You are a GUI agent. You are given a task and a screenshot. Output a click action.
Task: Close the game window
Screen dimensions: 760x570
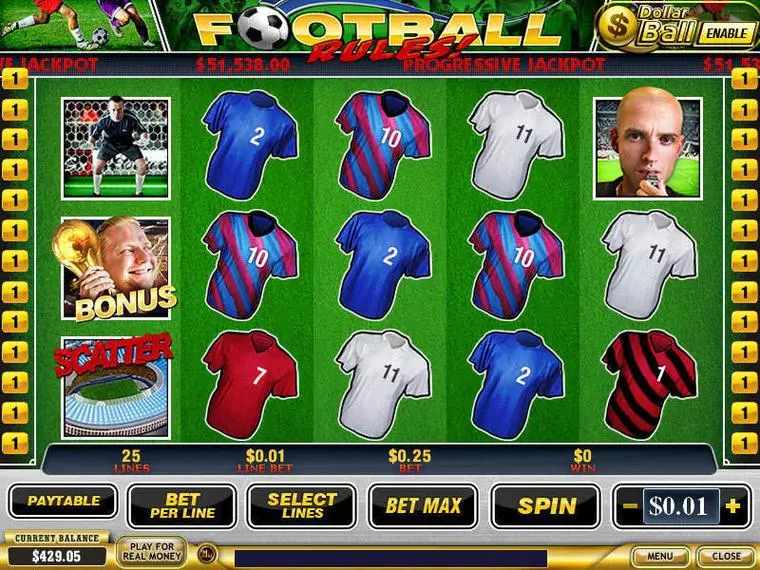(726, 556)
